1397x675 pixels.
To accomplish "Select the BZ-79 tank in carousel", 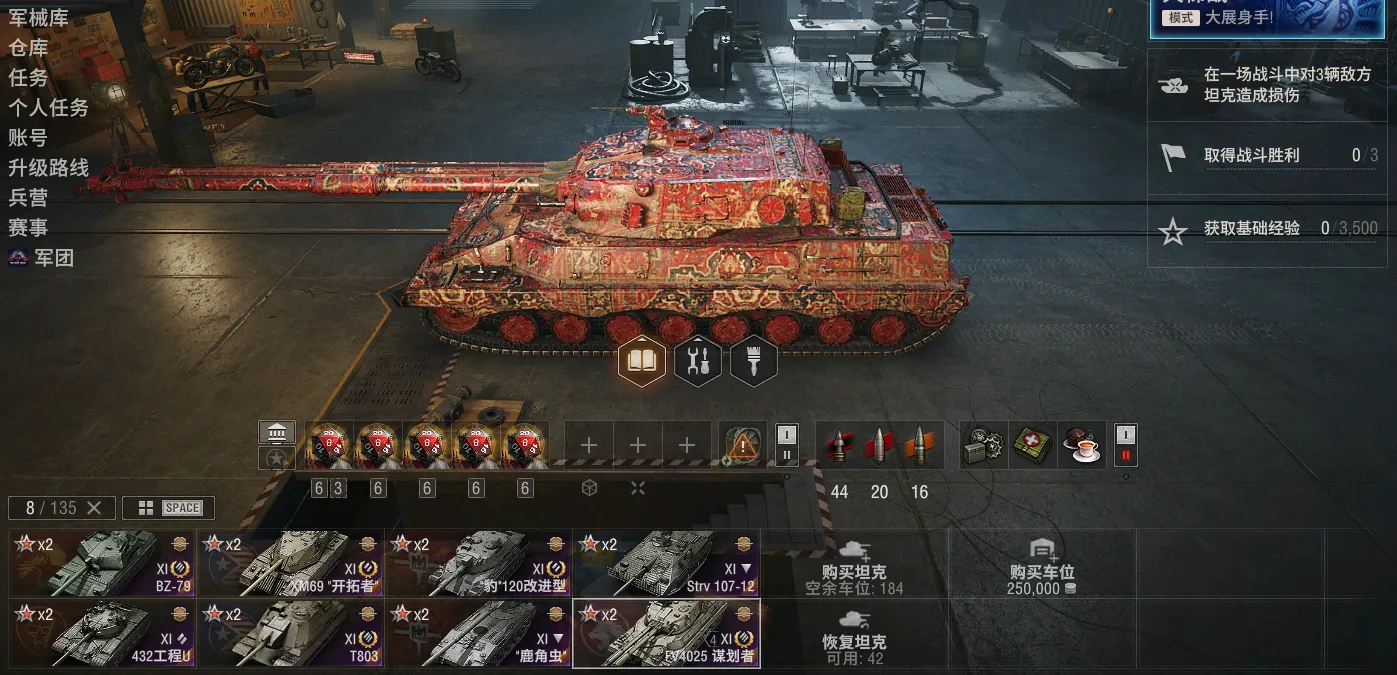I will click(103, 563).
